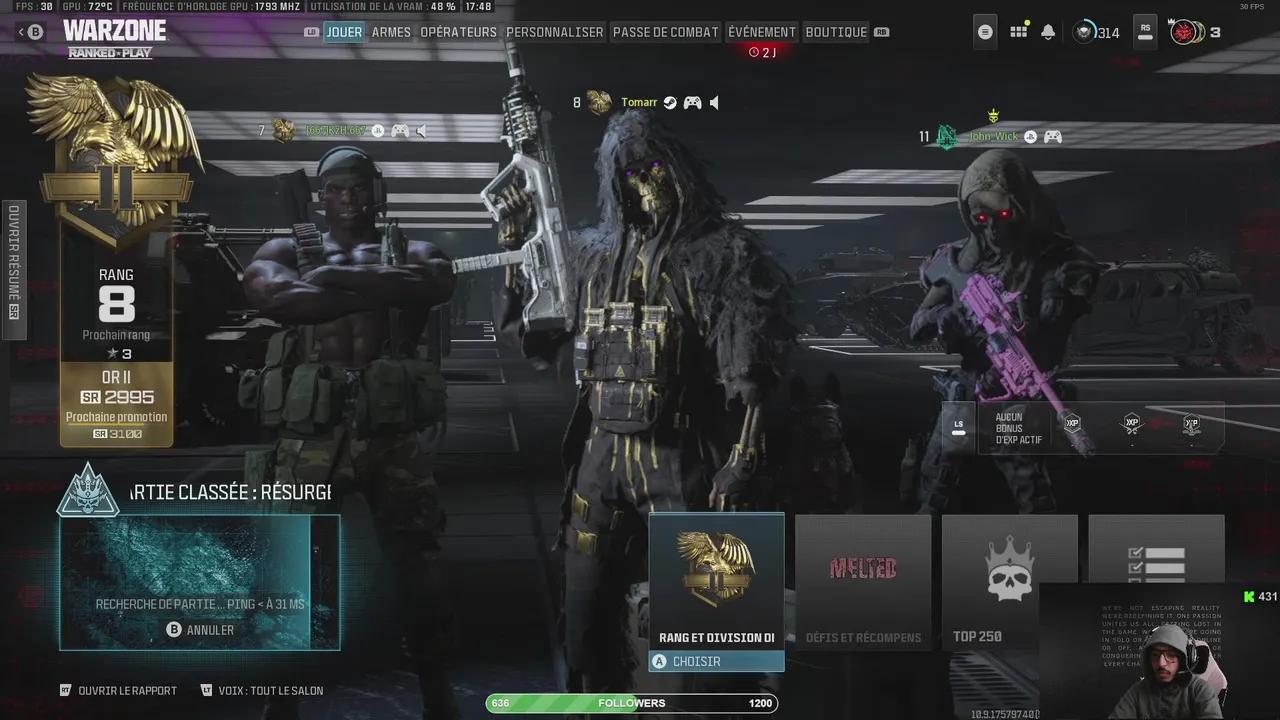Toggle the speaker icon for player 7
Viewport: 1280px width, 720px height.
tap(421, 130)
